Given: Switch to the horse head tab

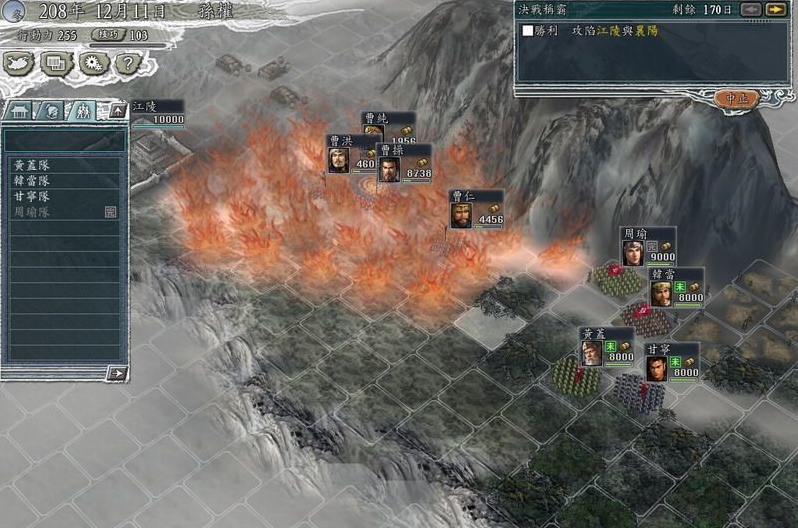Looking at the screenshot, I should (52, 110).
